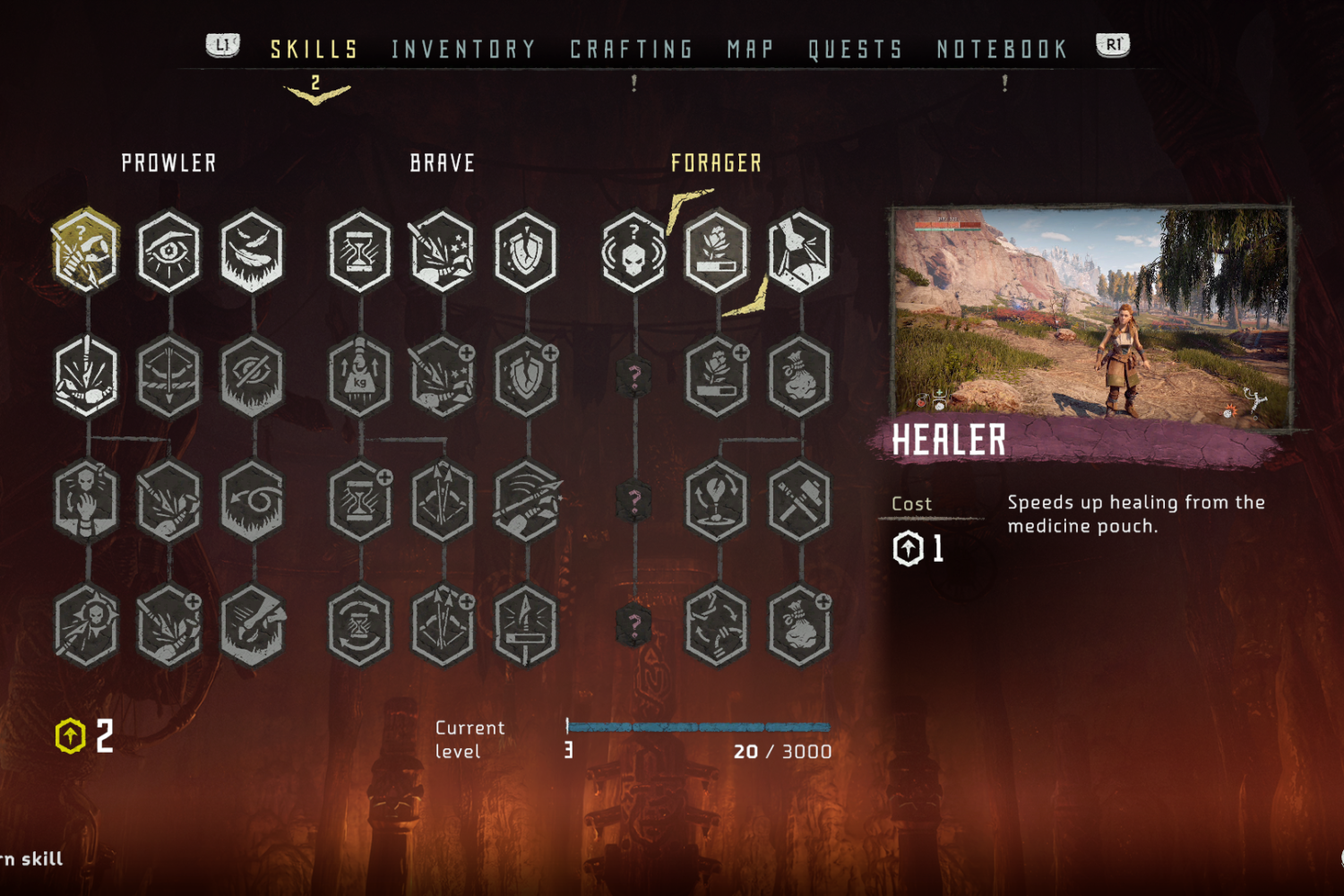Screen dimensions: 1344x896
Task: Open the Crafting tab
Action: (x=632, y=49)
